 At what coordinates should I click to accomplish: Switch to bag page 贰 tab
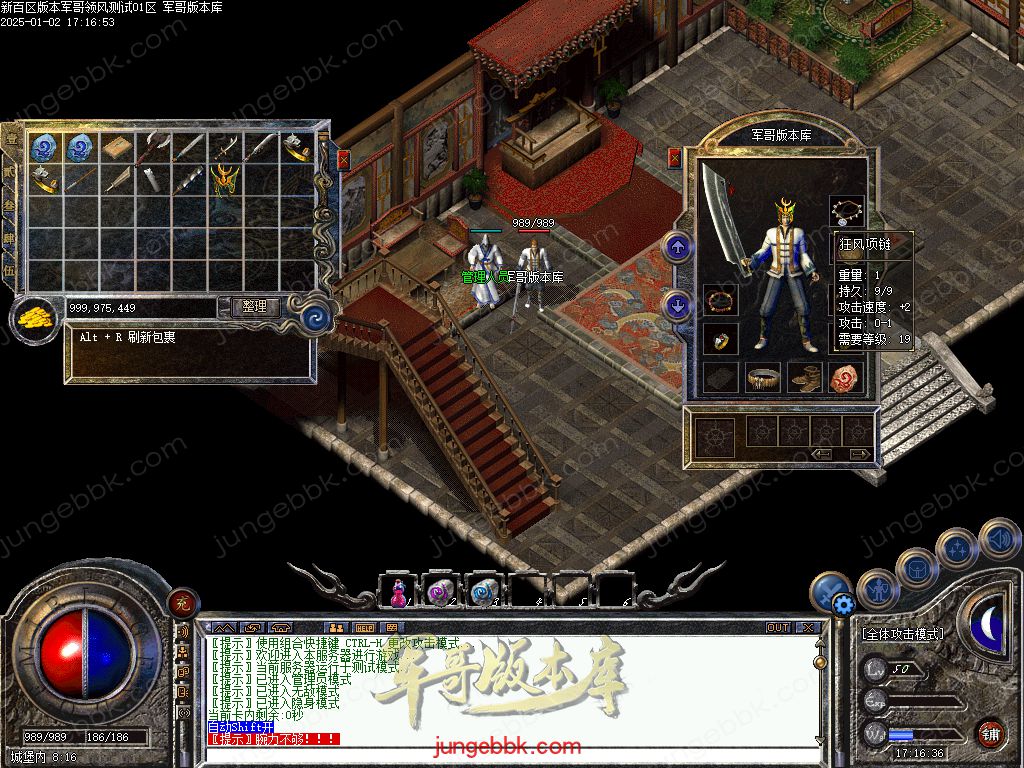click(9, 171)
